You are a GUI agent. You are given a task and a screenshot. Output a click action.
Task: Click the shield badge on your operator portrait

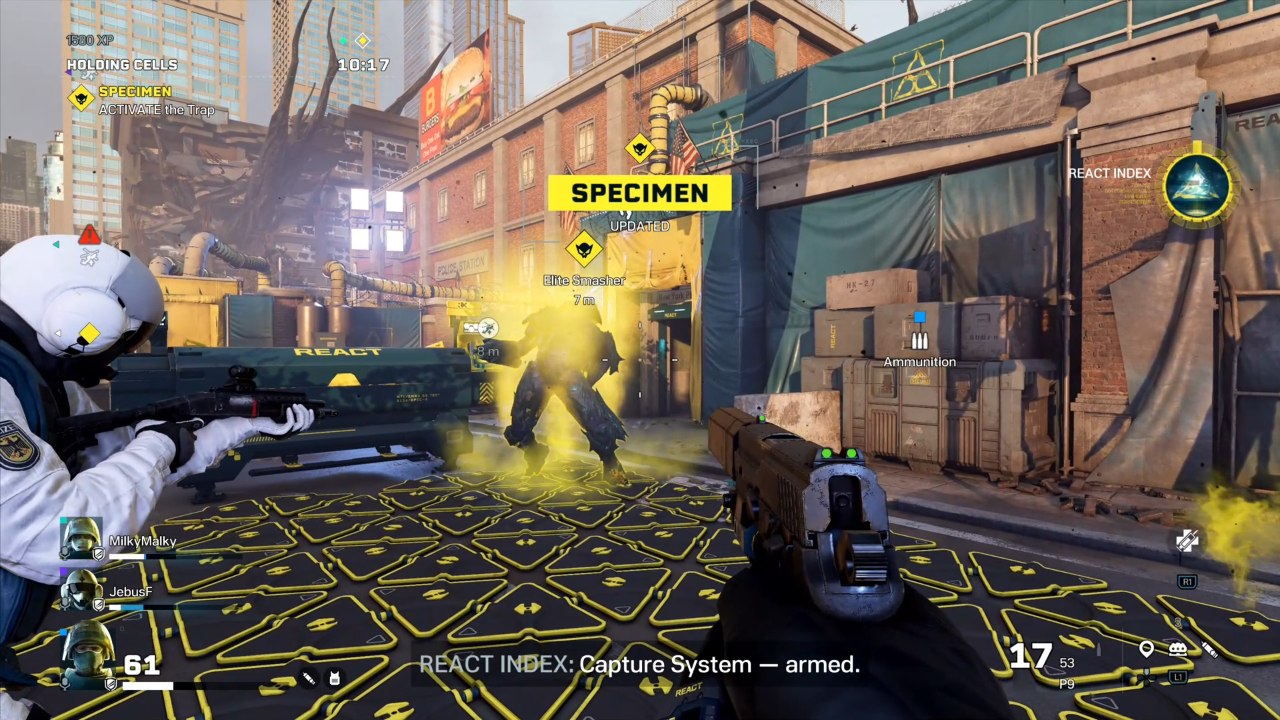tap(110, 683)
